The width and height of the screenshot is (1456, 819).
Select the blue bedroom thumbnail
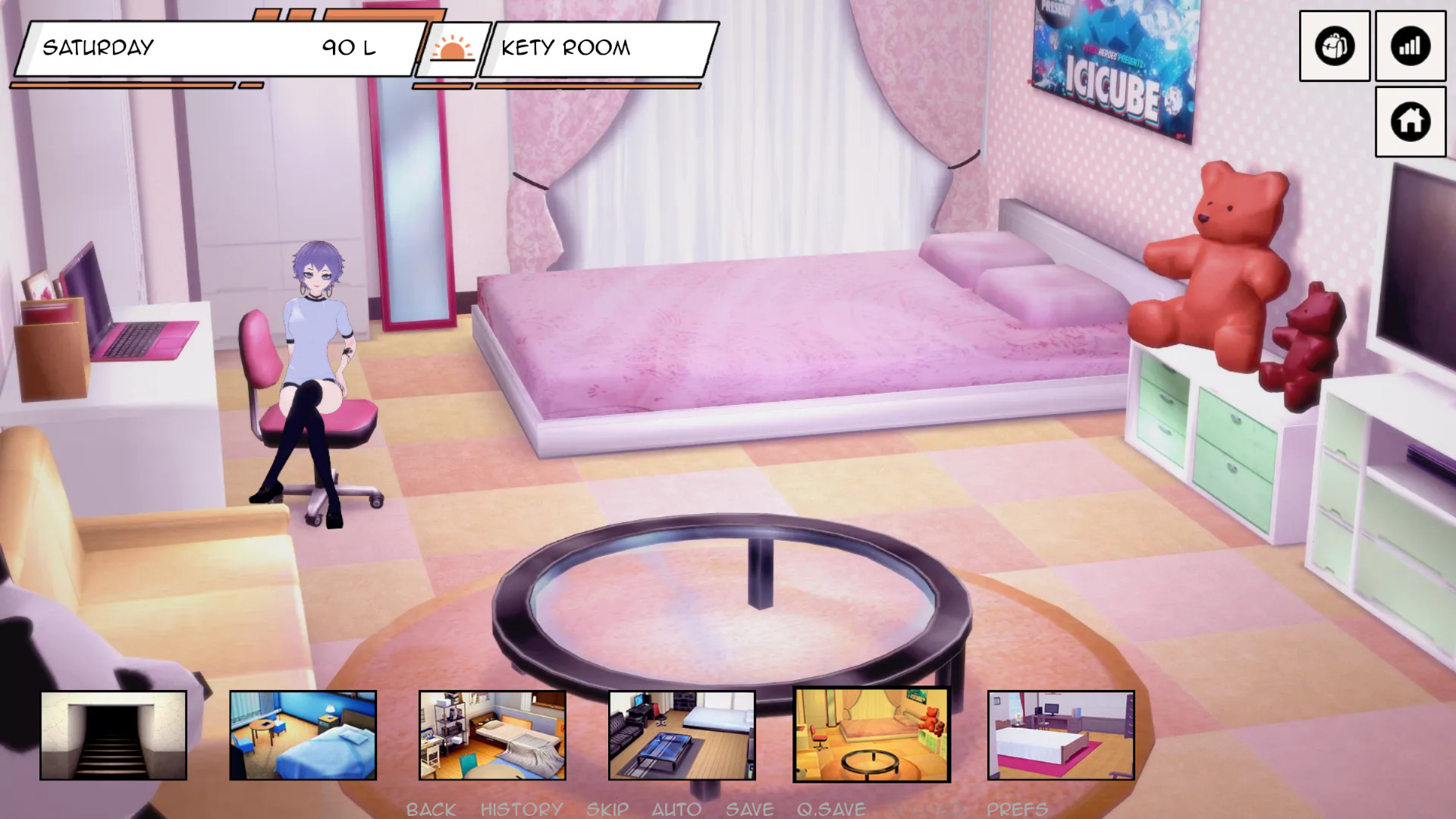click(303, 735)
